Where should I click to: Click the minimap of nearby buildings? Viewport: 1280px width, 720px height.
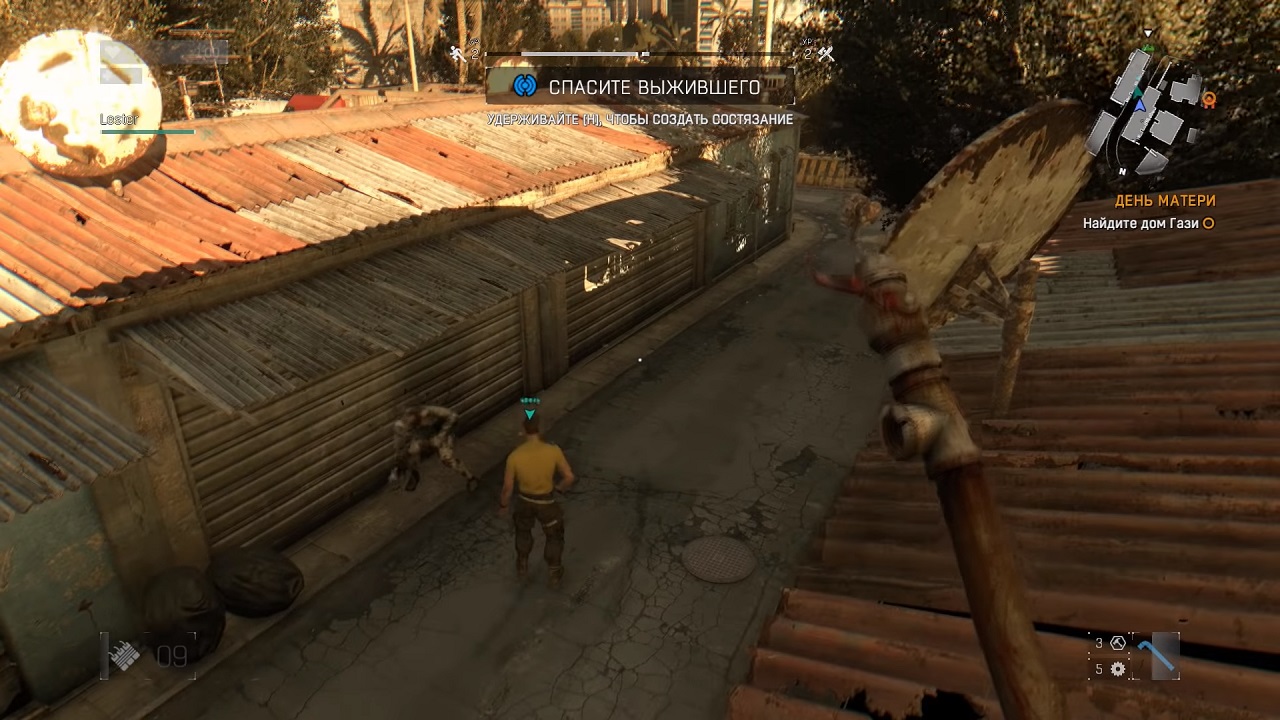(x=1148, y=110)
